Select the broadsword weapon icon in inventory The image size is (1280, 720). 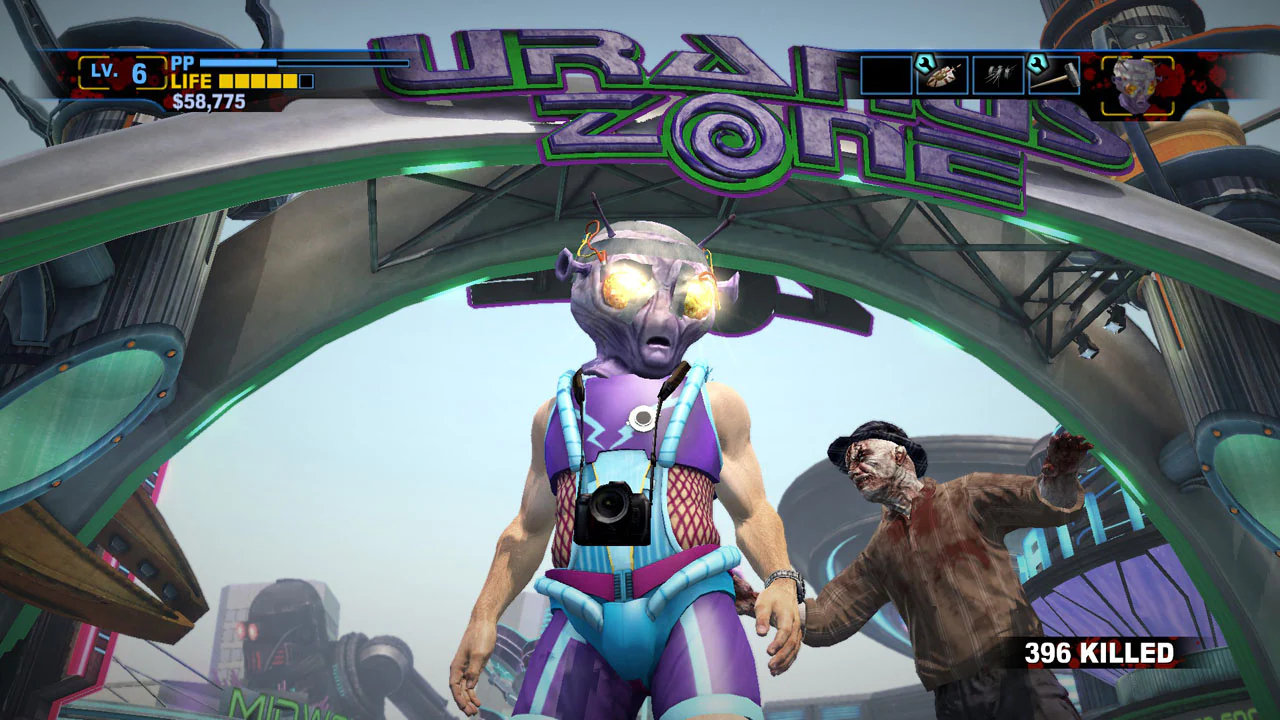coord(942,75)
